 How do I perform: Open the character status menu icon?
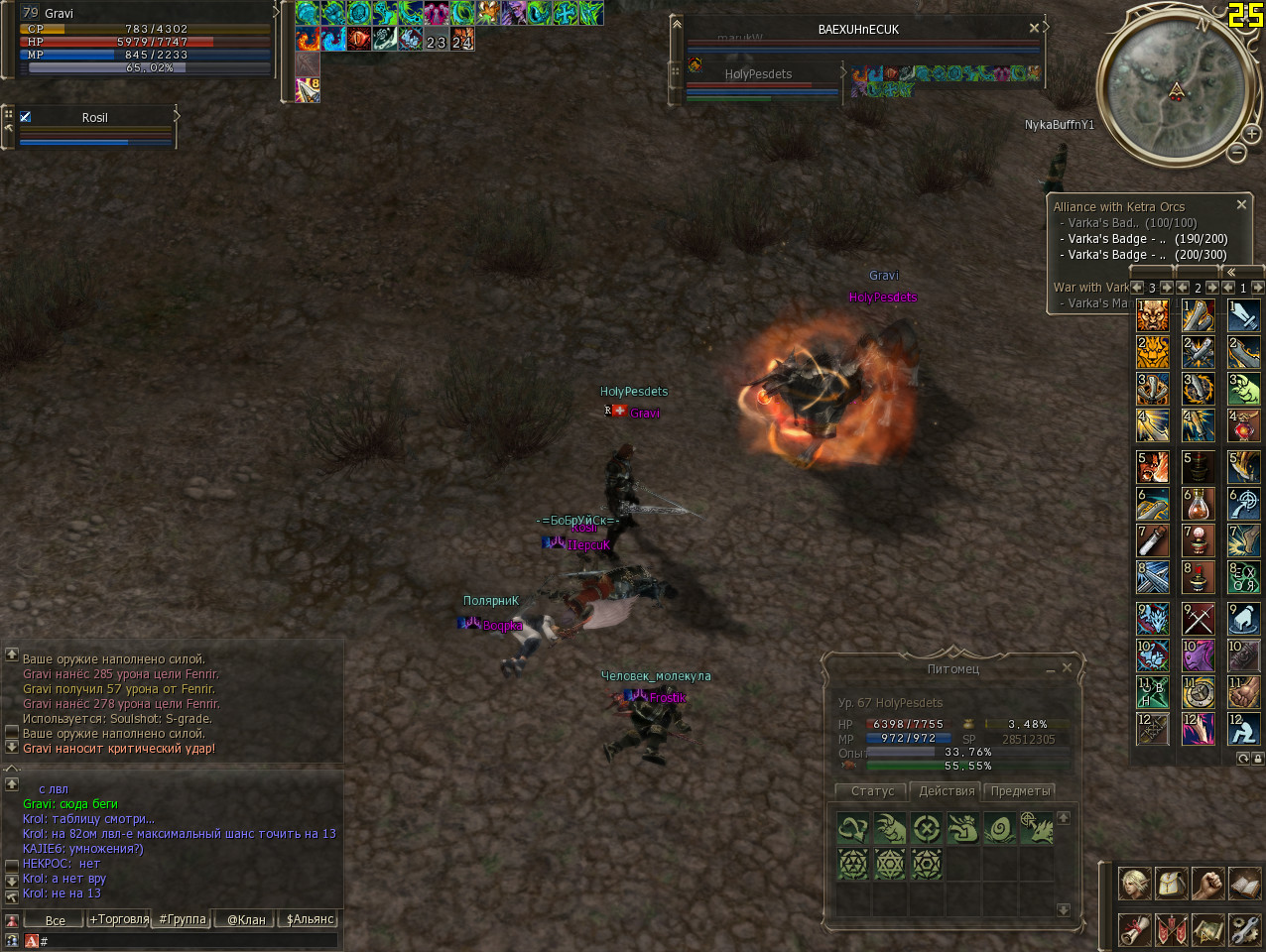[x=1135, y=883]
